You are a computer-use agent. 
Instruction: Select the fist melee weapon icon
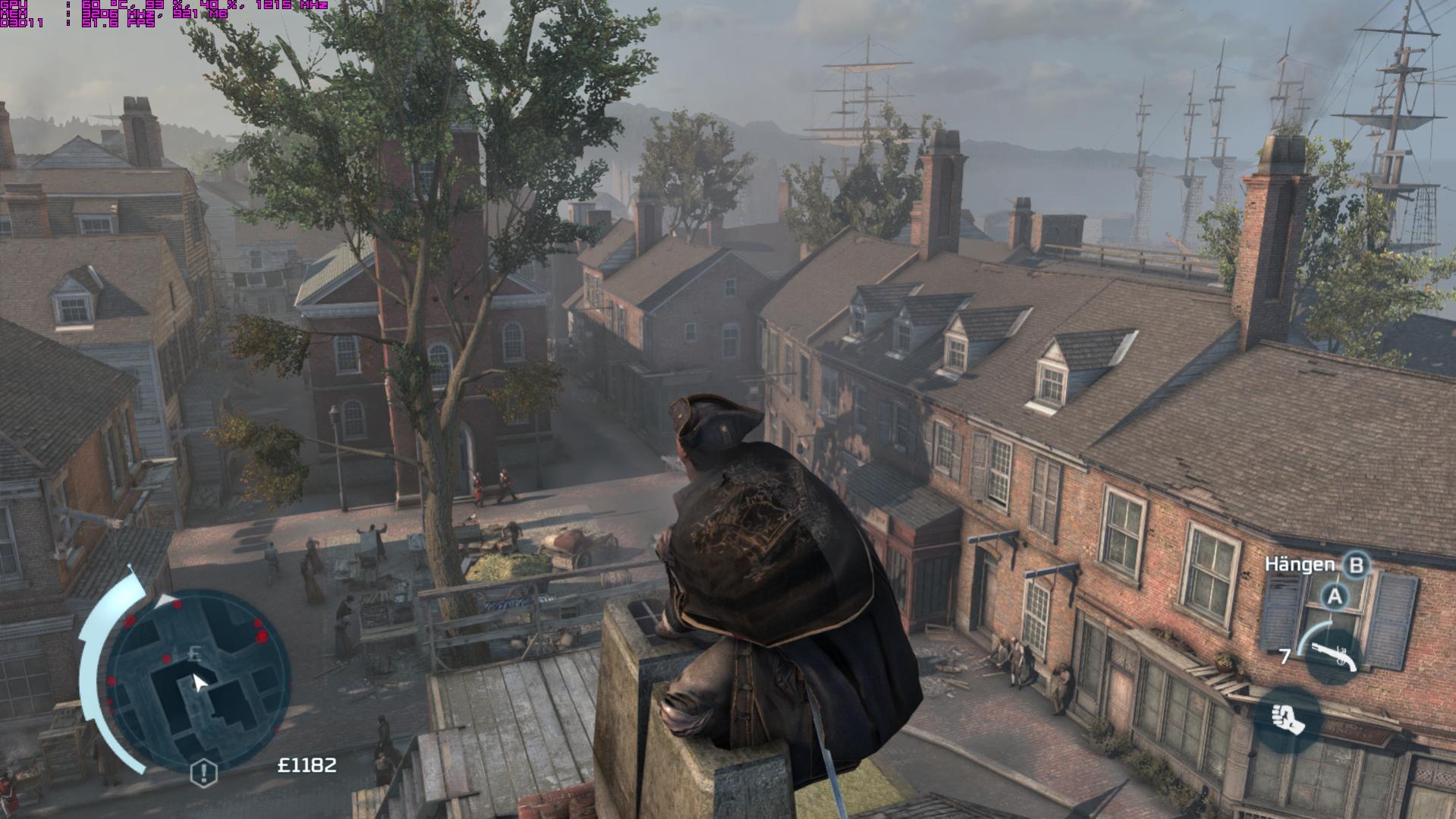coord(1289,719)
